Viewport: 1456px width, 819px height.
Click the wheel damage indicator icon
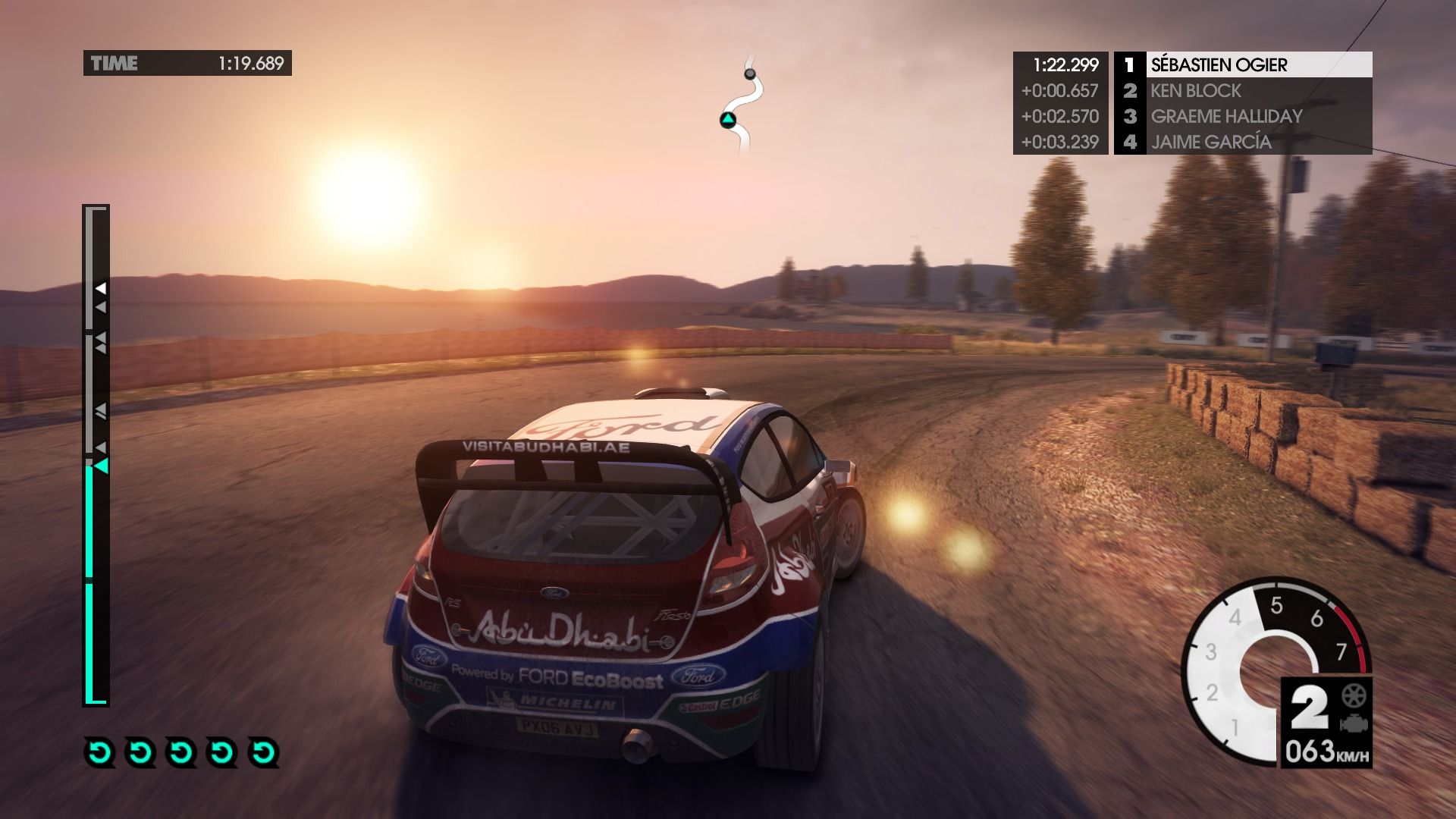1351,694
